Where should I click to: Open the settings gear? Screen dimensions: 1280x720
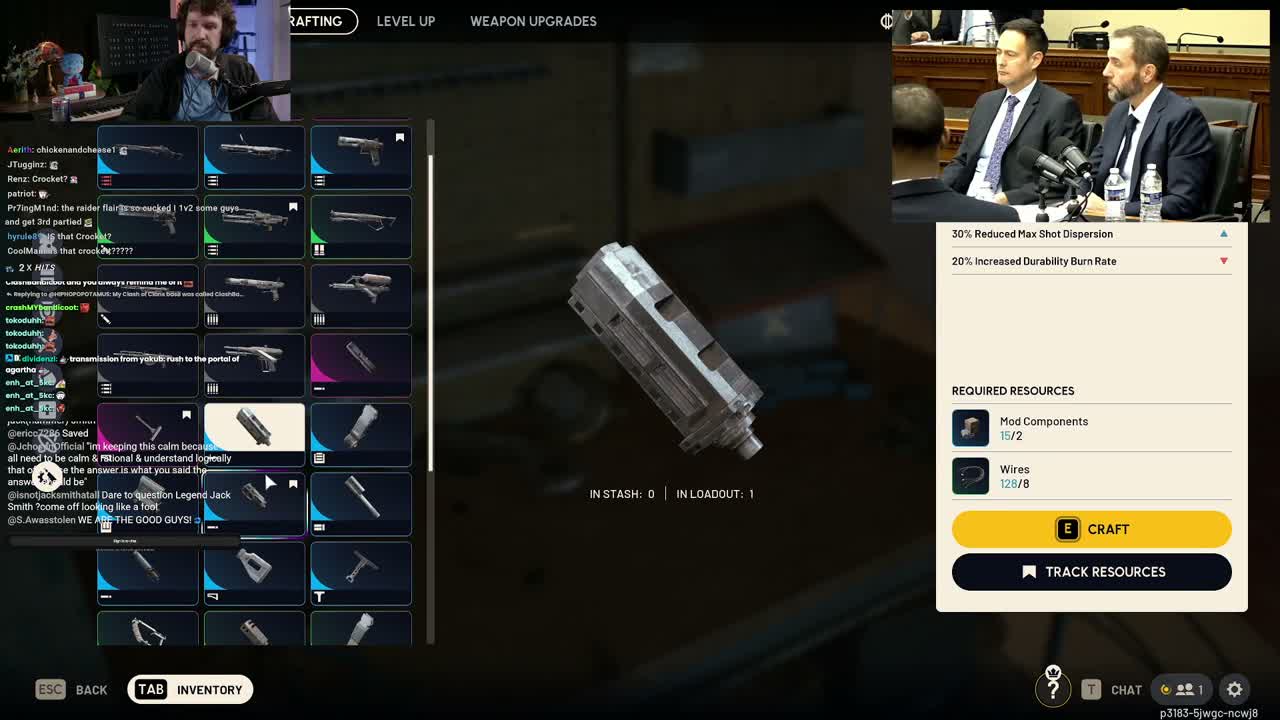(x=1235, y=689)
